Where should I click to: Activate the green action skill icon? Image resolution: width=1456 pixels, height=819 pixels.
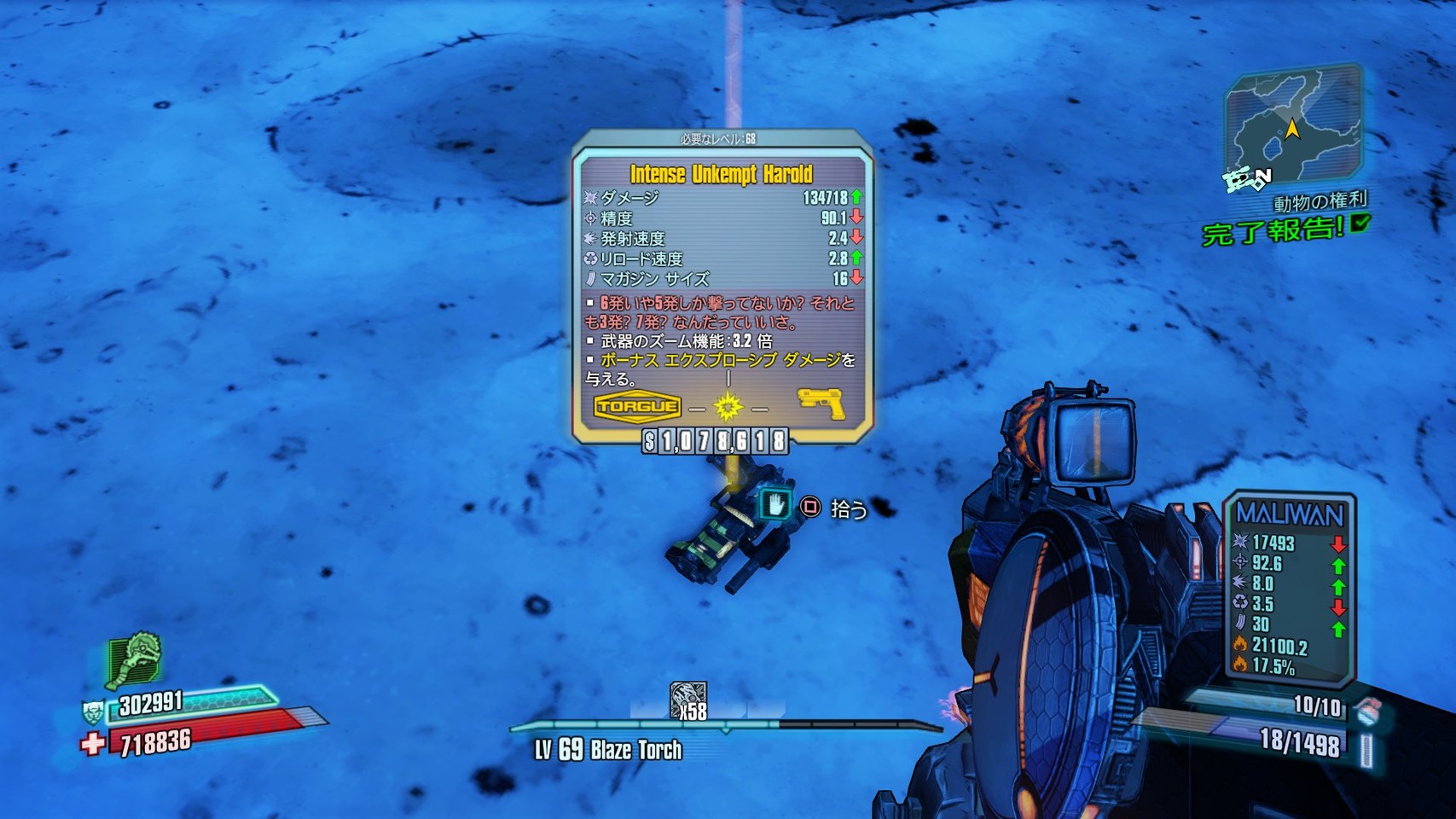(x=134, y=659)
